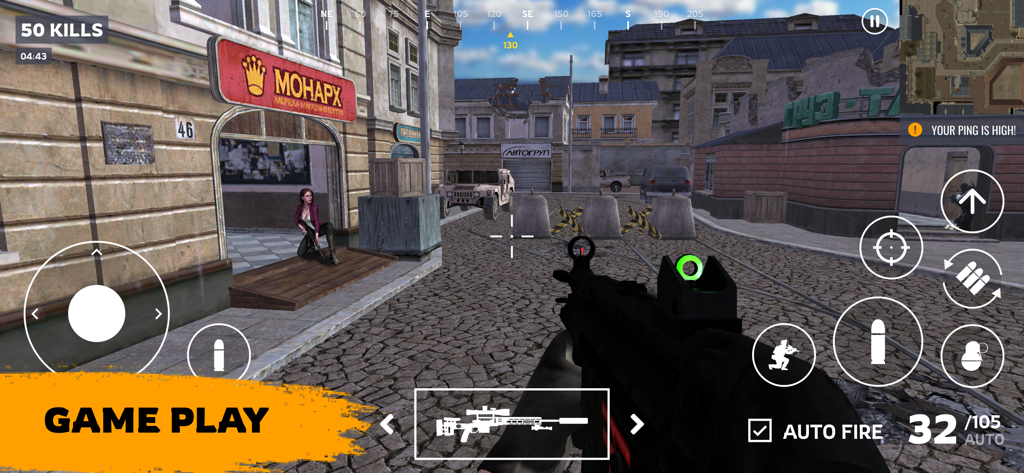Viewport: 1024px width, 473px height.
Task: Tap the jump arrow button
Action: tap(971, 201)
